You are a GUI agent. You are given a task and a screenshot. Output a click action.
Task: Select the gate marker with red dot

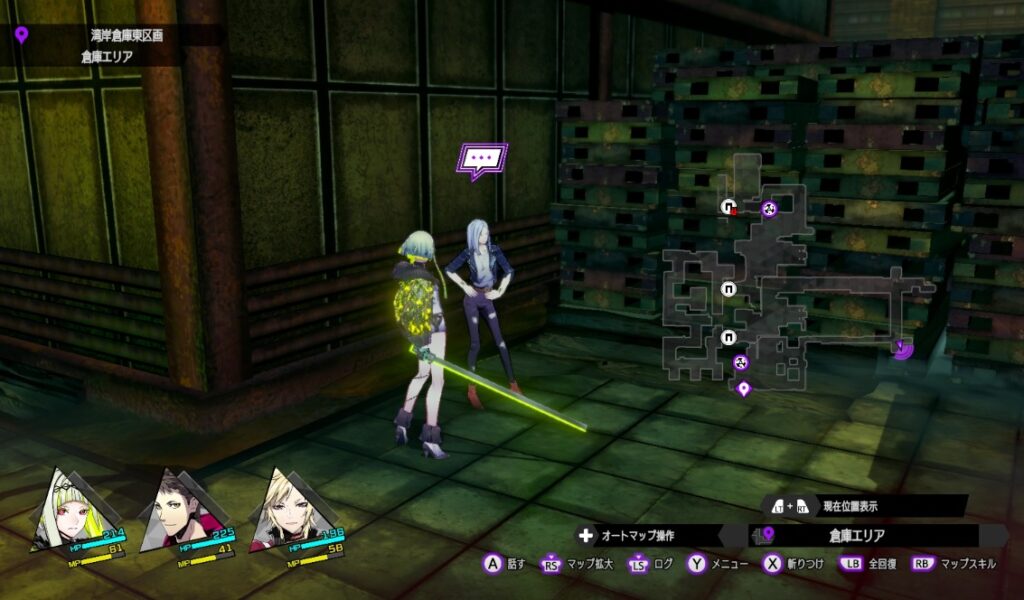(730, 207)
